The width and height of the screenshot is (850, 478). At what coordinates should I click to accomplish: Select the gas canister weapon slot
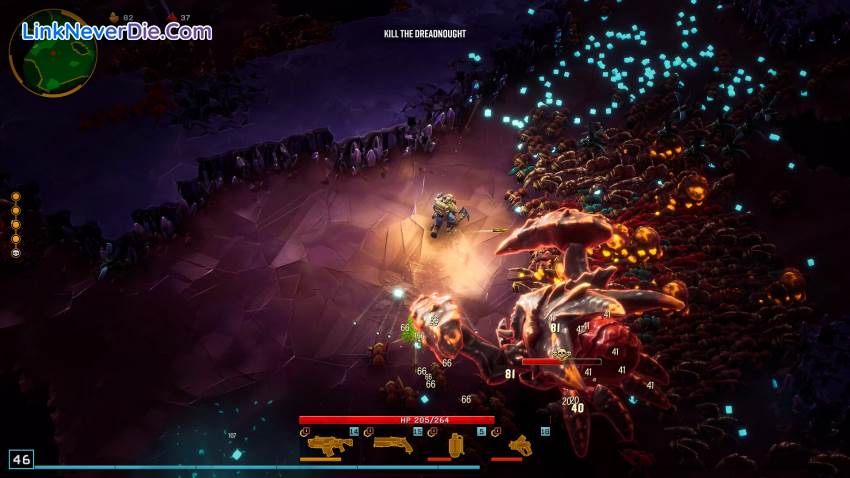coord(456,445)
